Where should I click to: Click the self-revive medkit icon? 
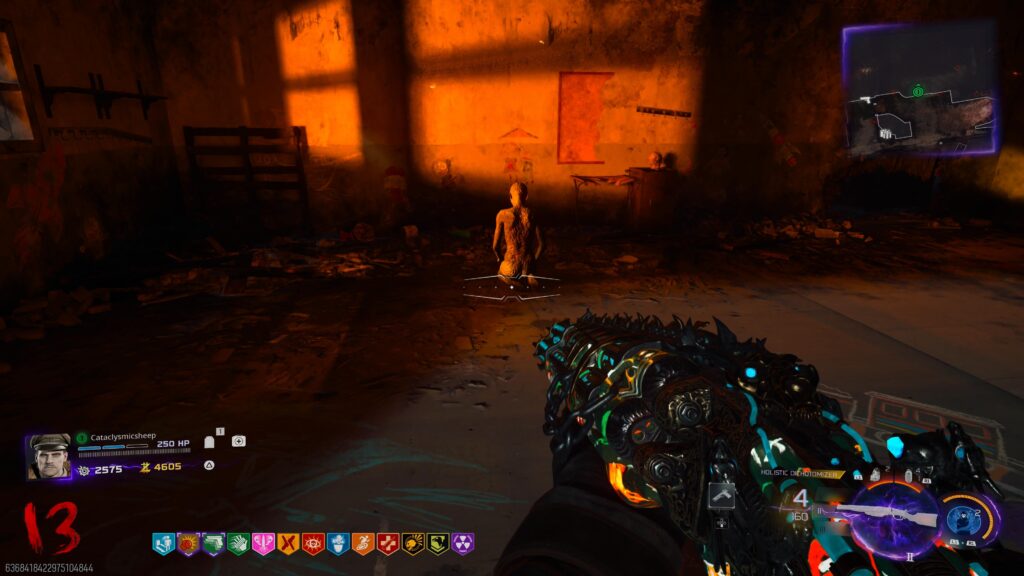point(238,441)
